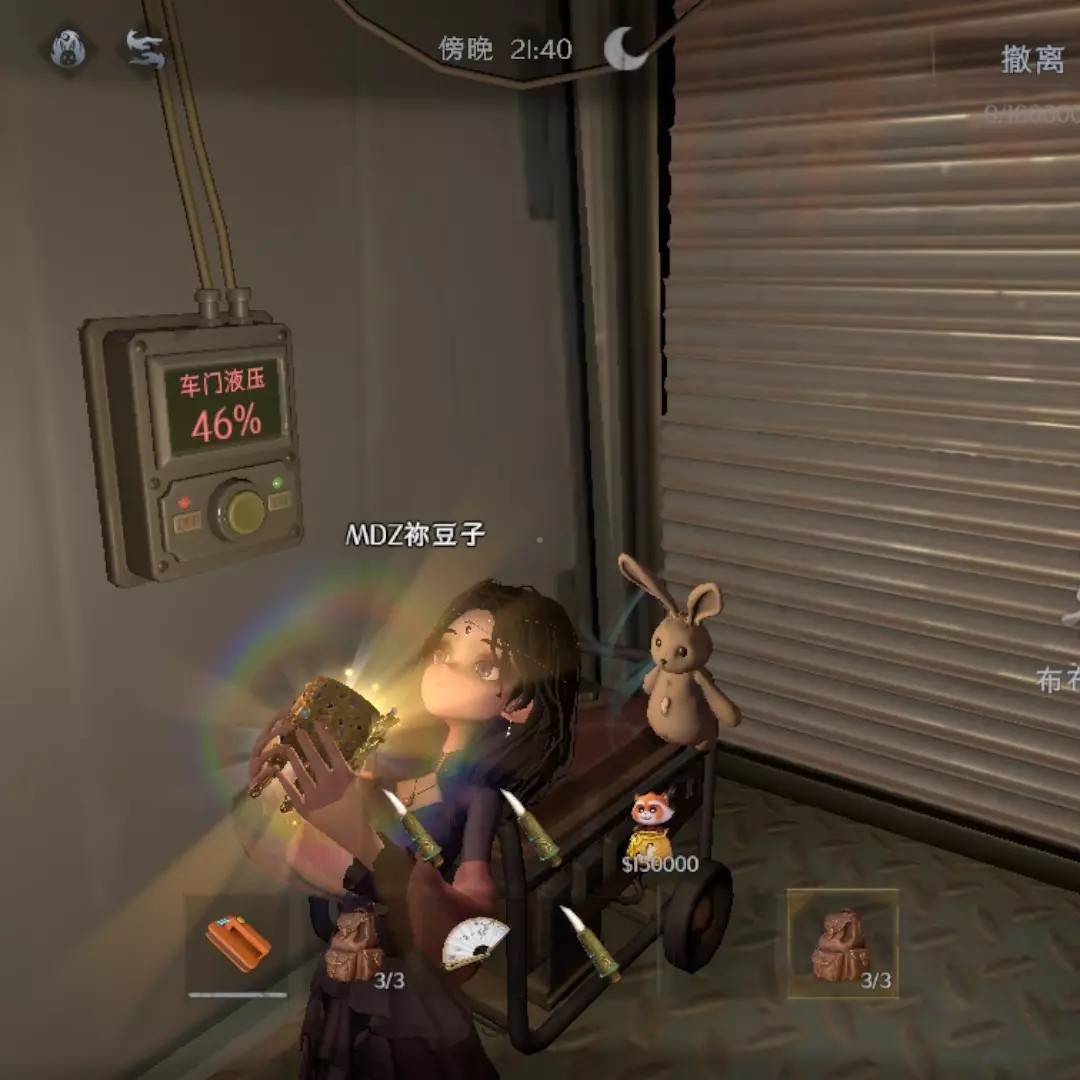Choose the gold-framed backpack slot
The width and height of the screenshot is (1080, 1080).
coord(841,943)
